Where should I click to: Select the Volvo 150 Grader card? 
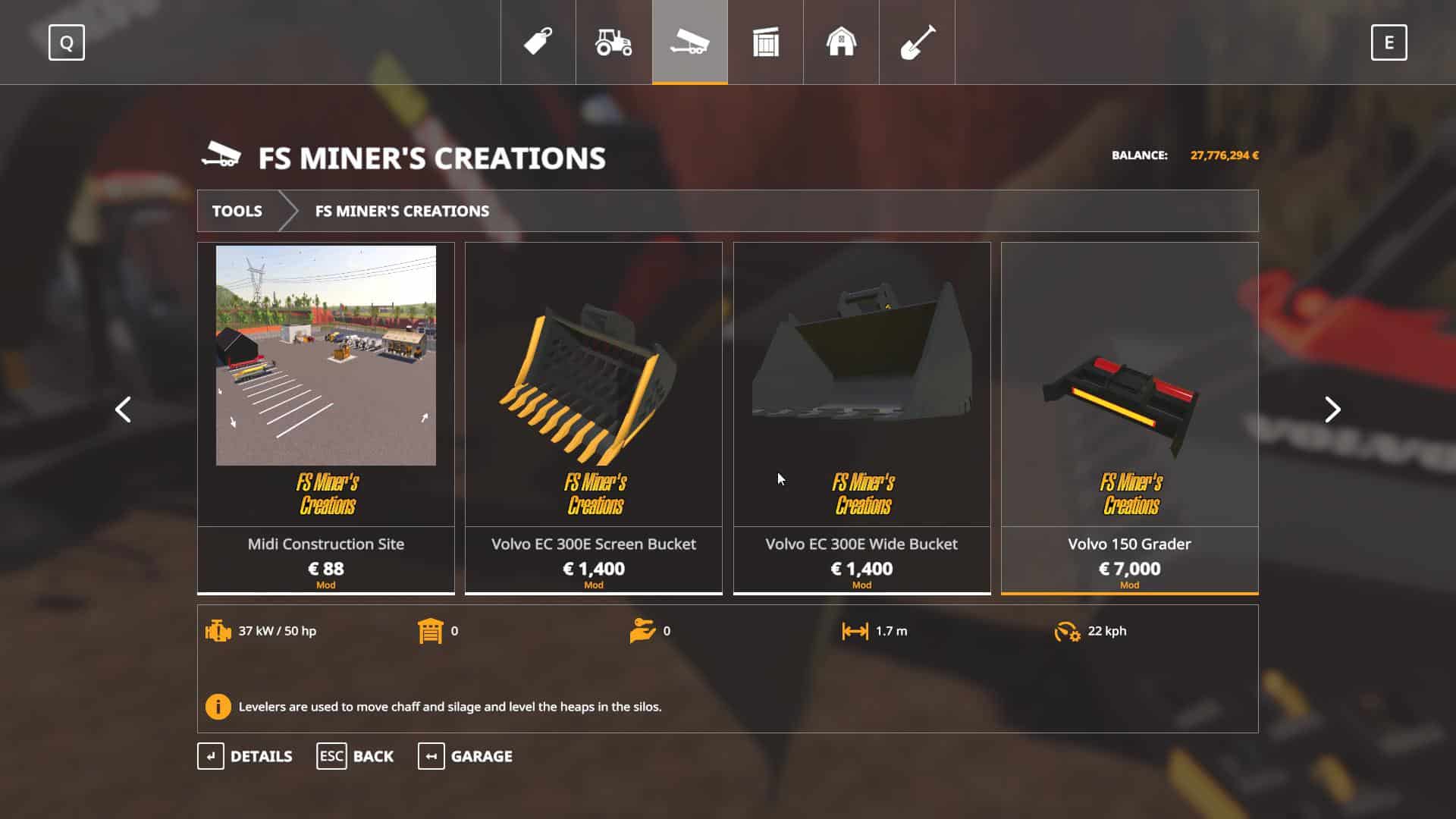[x=1129, y=417]
